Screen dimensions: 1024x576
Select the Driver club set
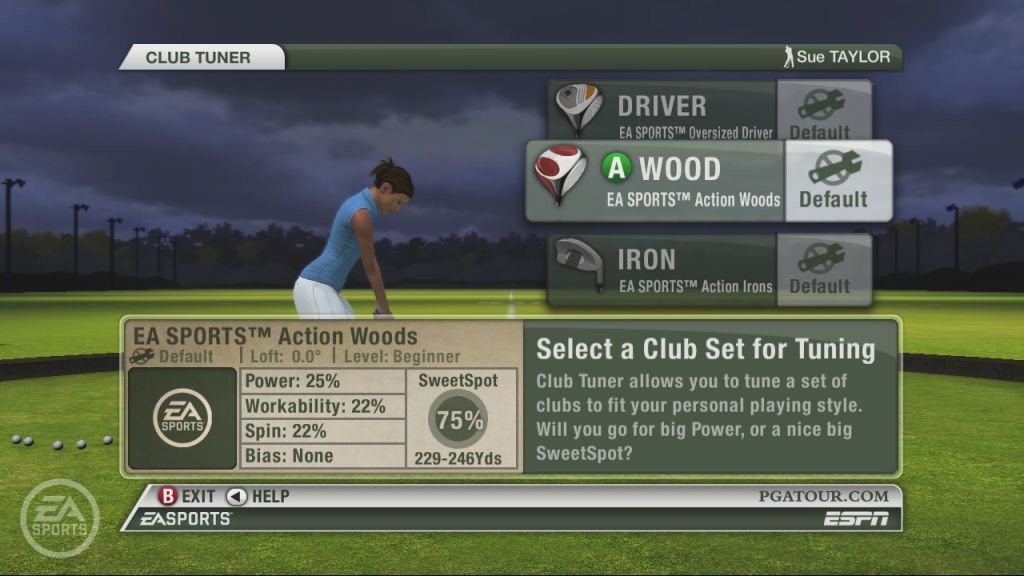(664, 112)
